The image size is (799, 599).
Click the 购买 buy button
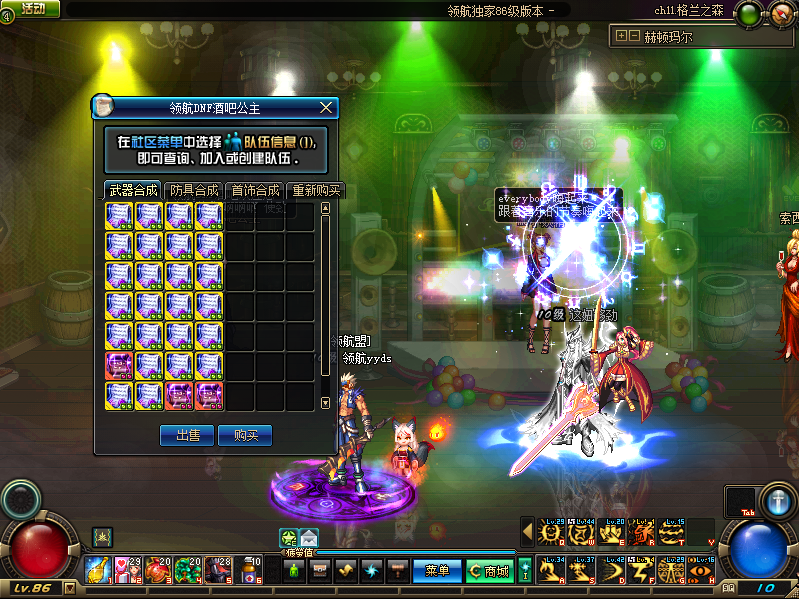pyautogui.click(x=245, y=435)
